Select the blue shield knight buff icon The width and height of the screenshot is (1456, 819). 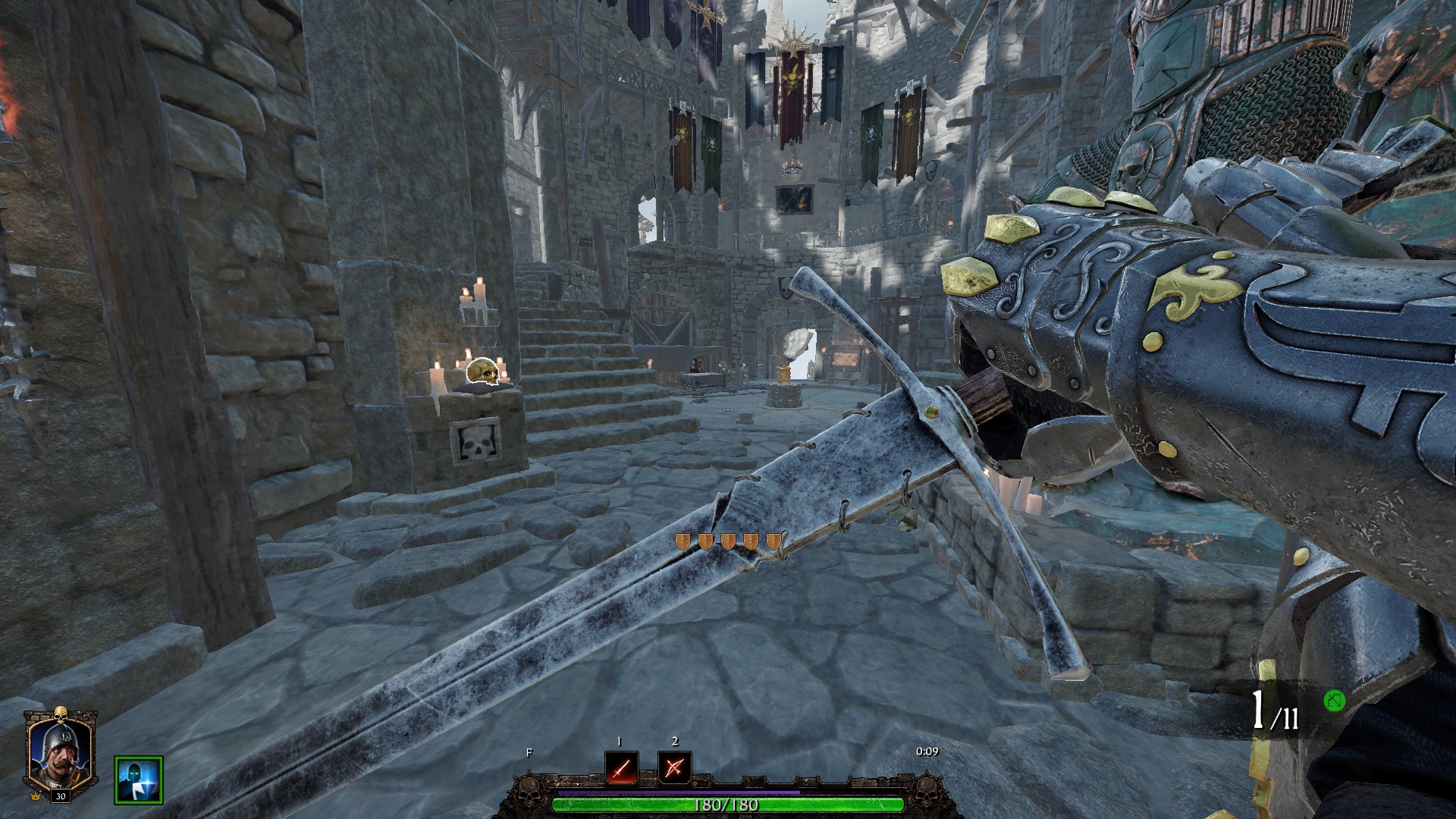click(x=139, y=780)
